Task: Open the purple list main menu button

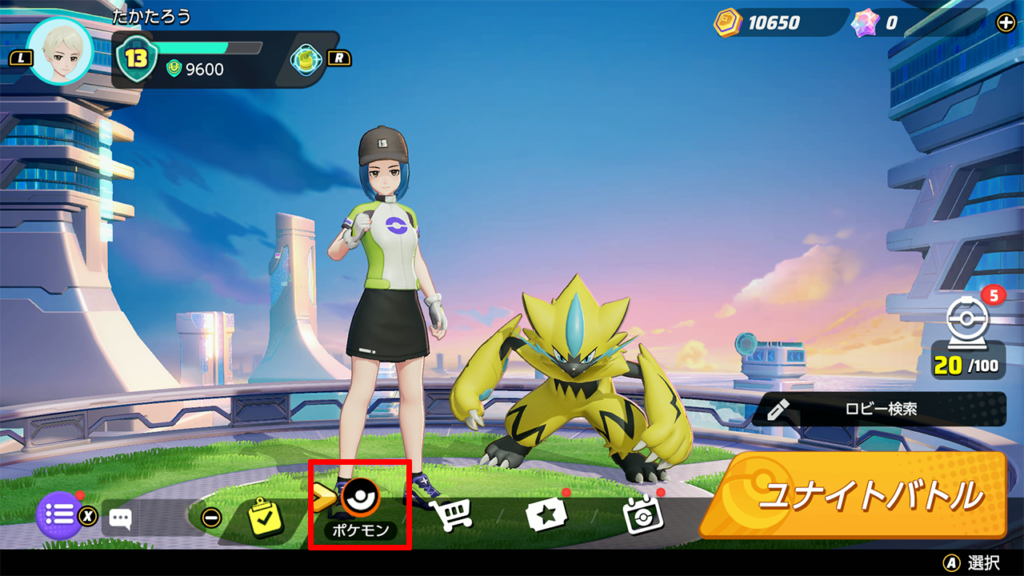Action: pyautogui.click(x=59, y=516)
